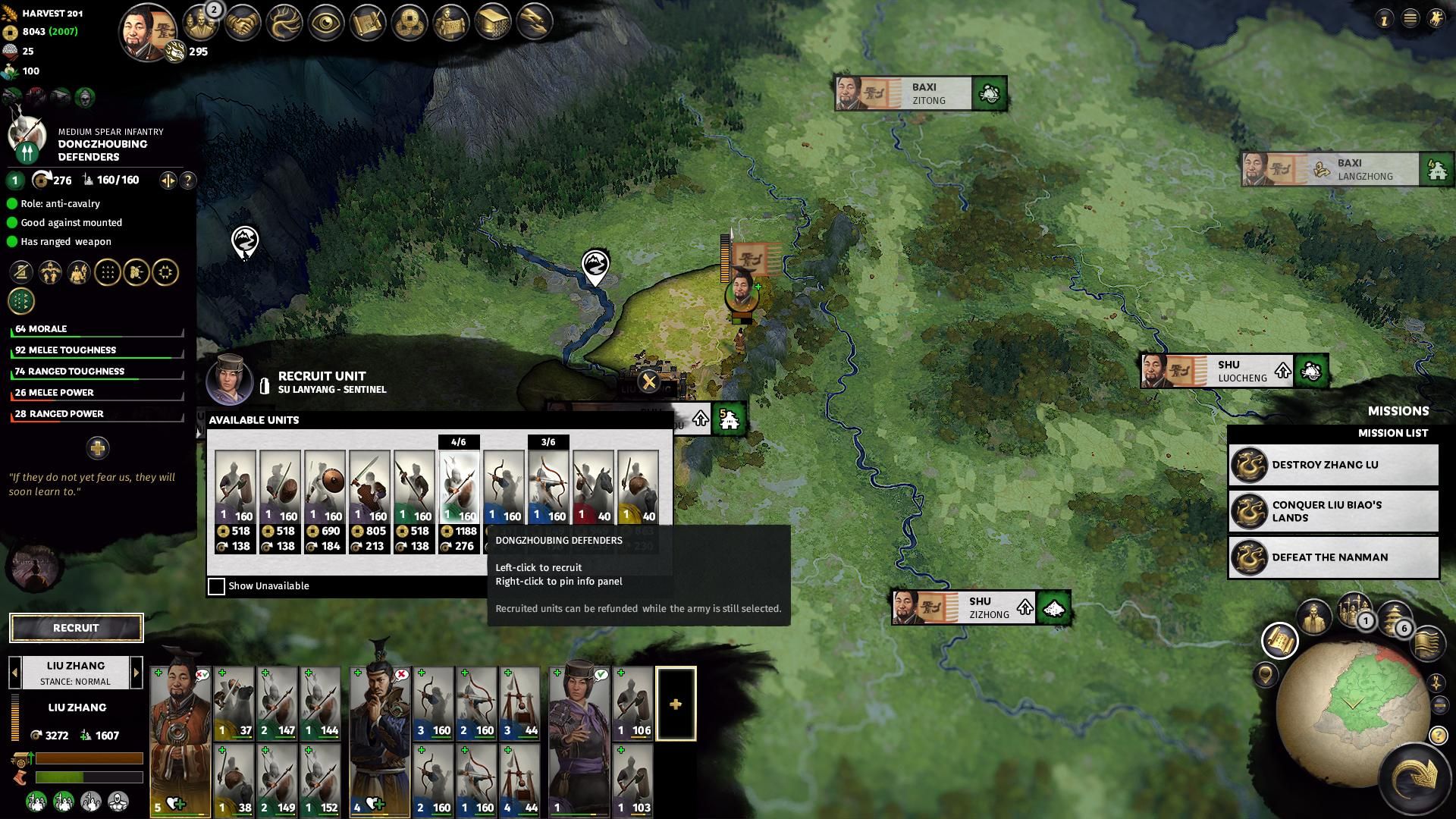Click the end turn button
1456x819 pixels.
pos(1414,777)
